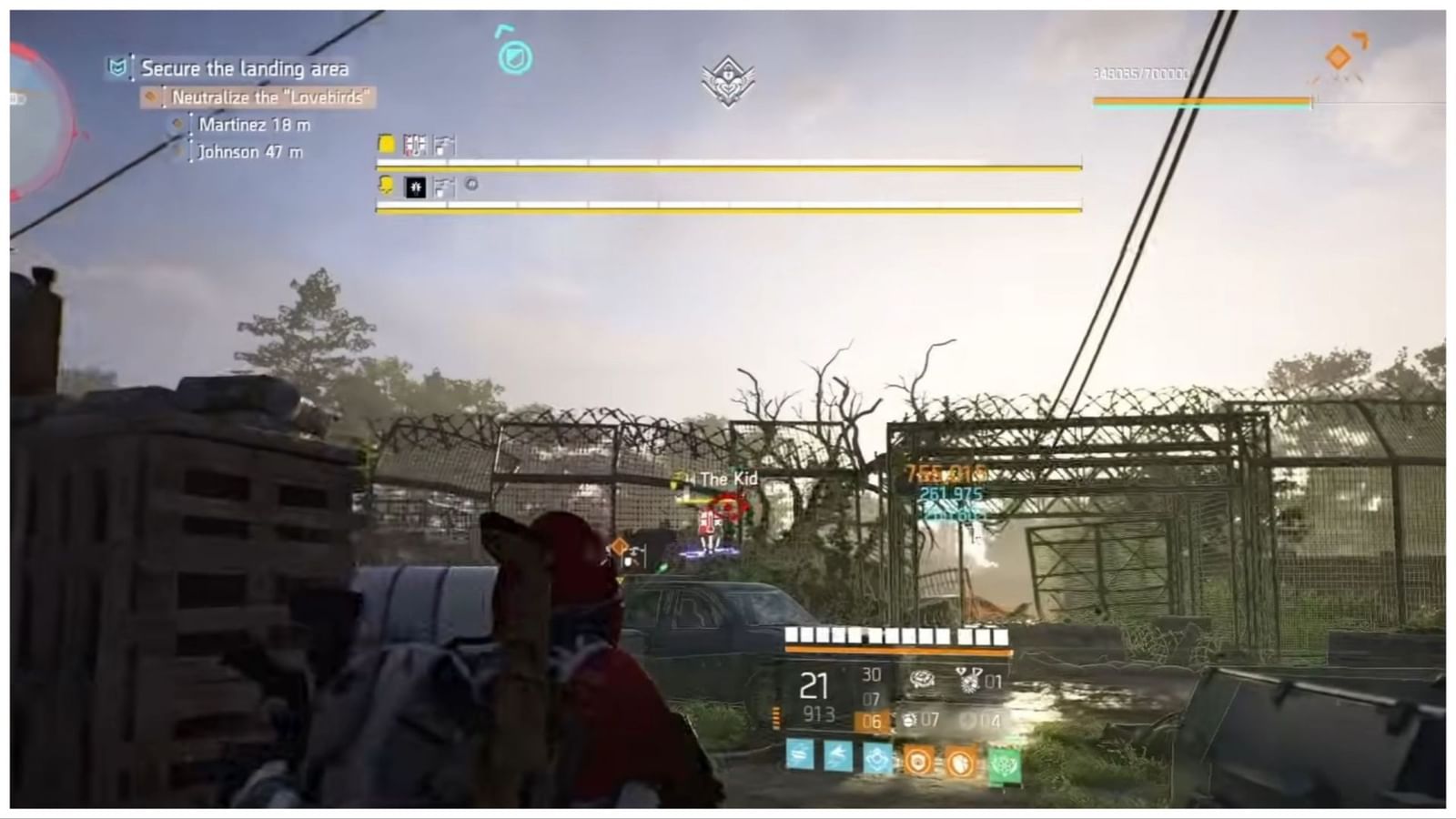
Task: Toggle the circular buff icon on the second enemy bar
Action: (470, 187)
